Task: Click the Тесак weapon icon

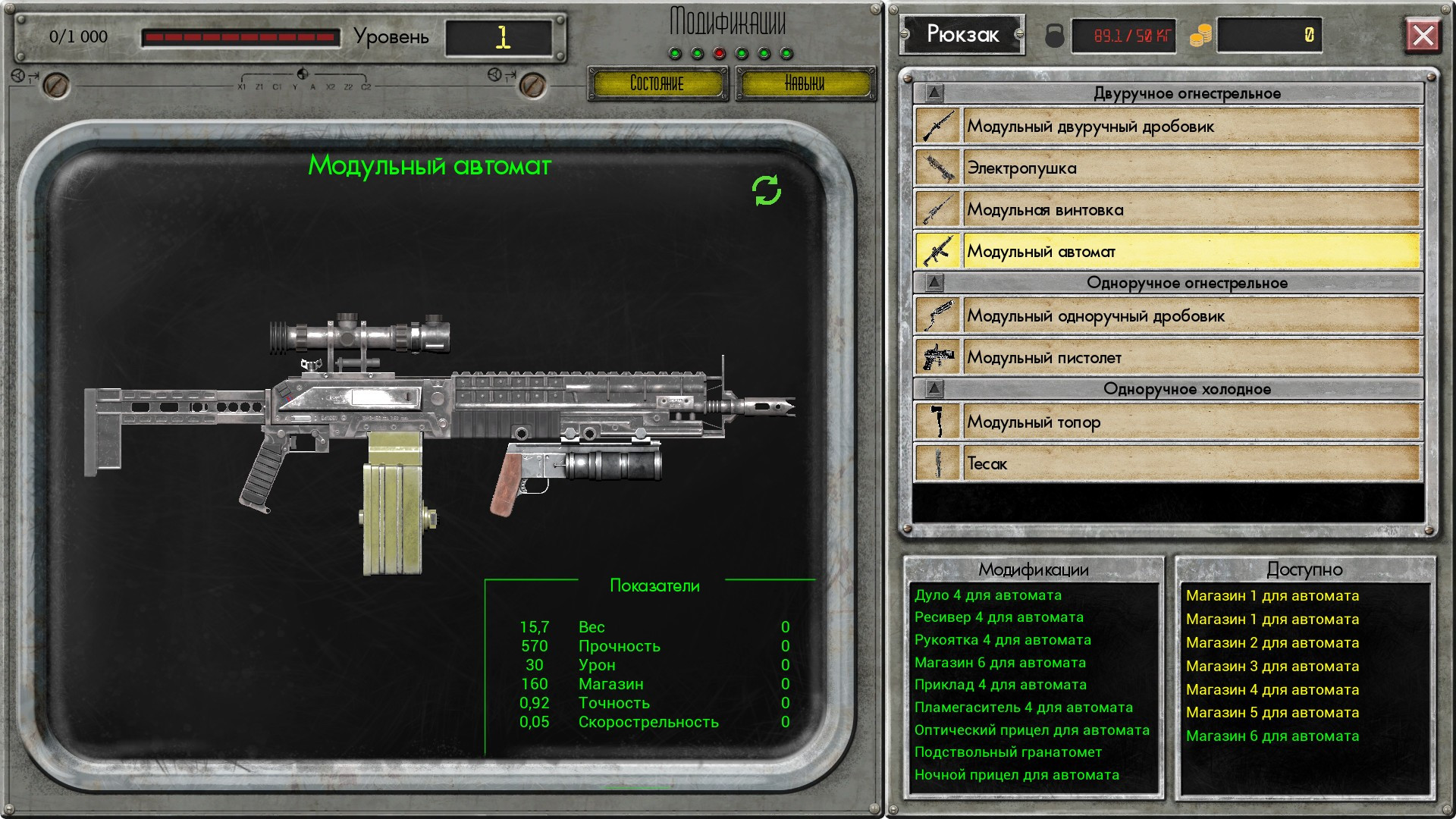Action: [x=937, y=463]
